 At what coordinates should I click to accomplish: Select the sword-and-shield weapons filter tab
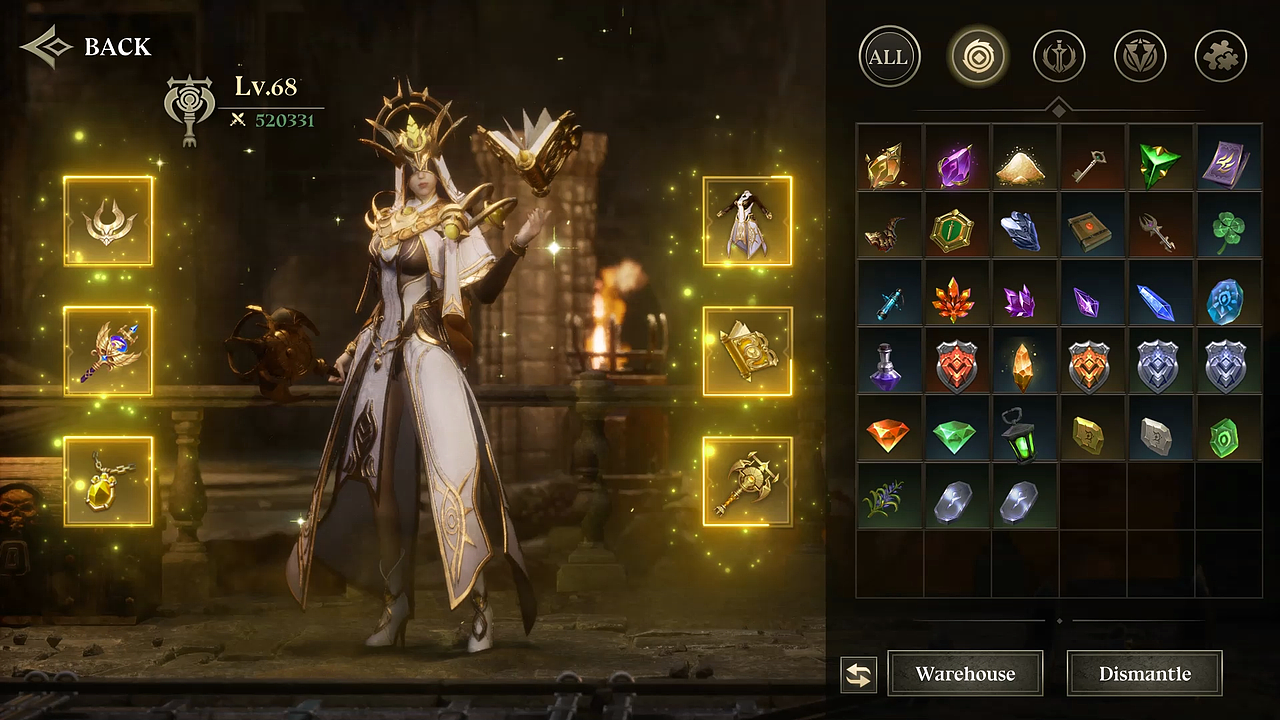pyautogui.click(x=1059, y=56)
